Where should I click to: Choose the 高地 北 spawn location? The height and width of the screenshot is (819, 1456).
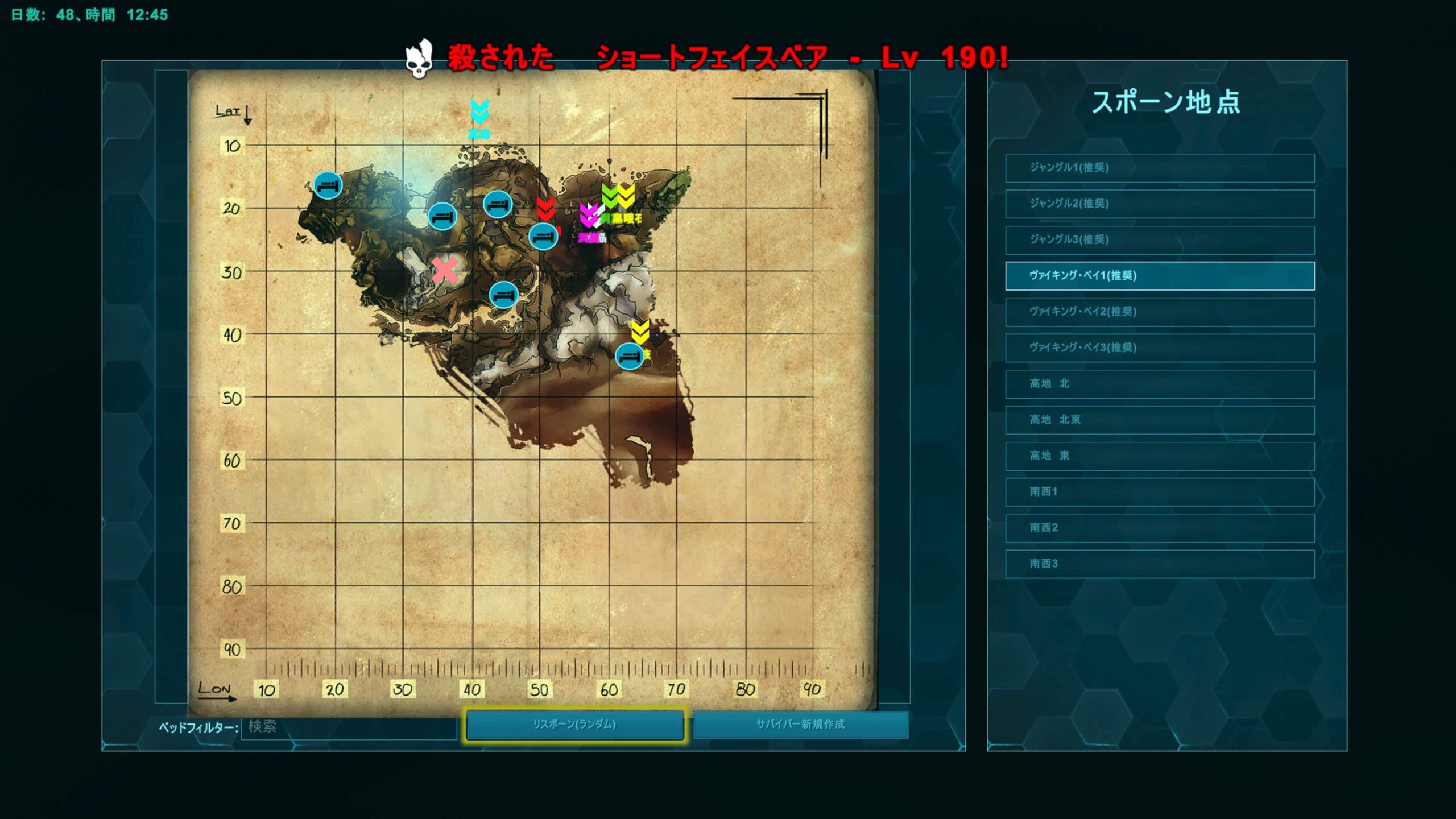(1159, 384)
